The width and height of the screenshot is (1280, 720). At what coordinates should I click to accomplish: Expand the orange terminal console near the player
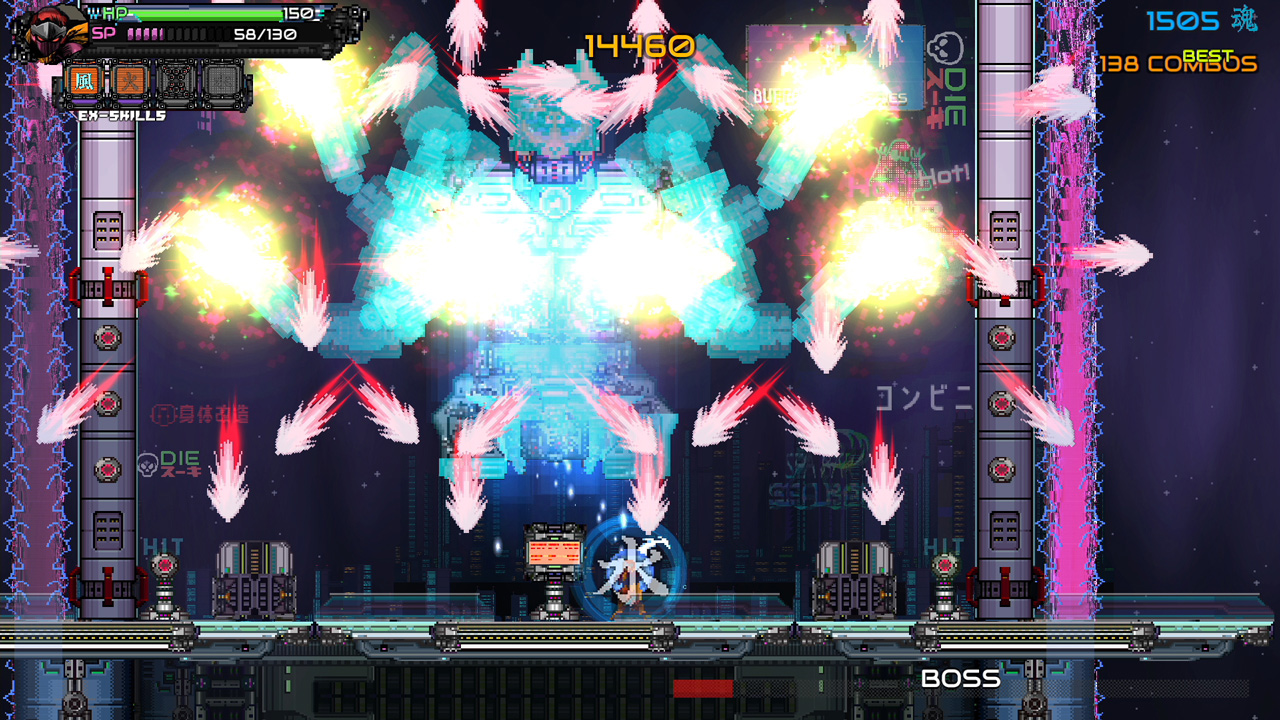click(x=552, y=551)
